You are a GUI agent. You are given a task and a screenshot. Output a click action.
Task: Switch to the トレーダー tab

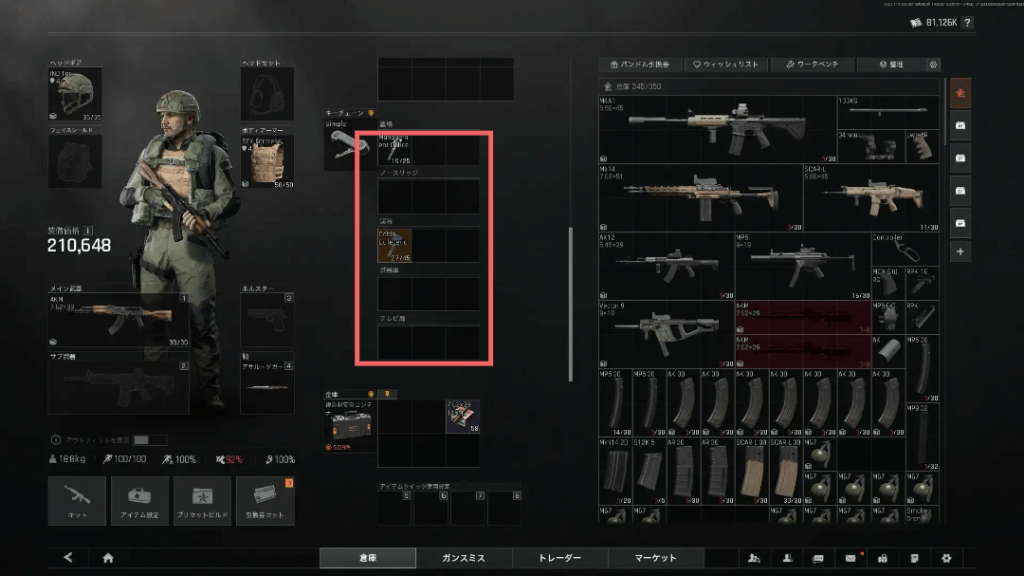[x=560, y=558]
